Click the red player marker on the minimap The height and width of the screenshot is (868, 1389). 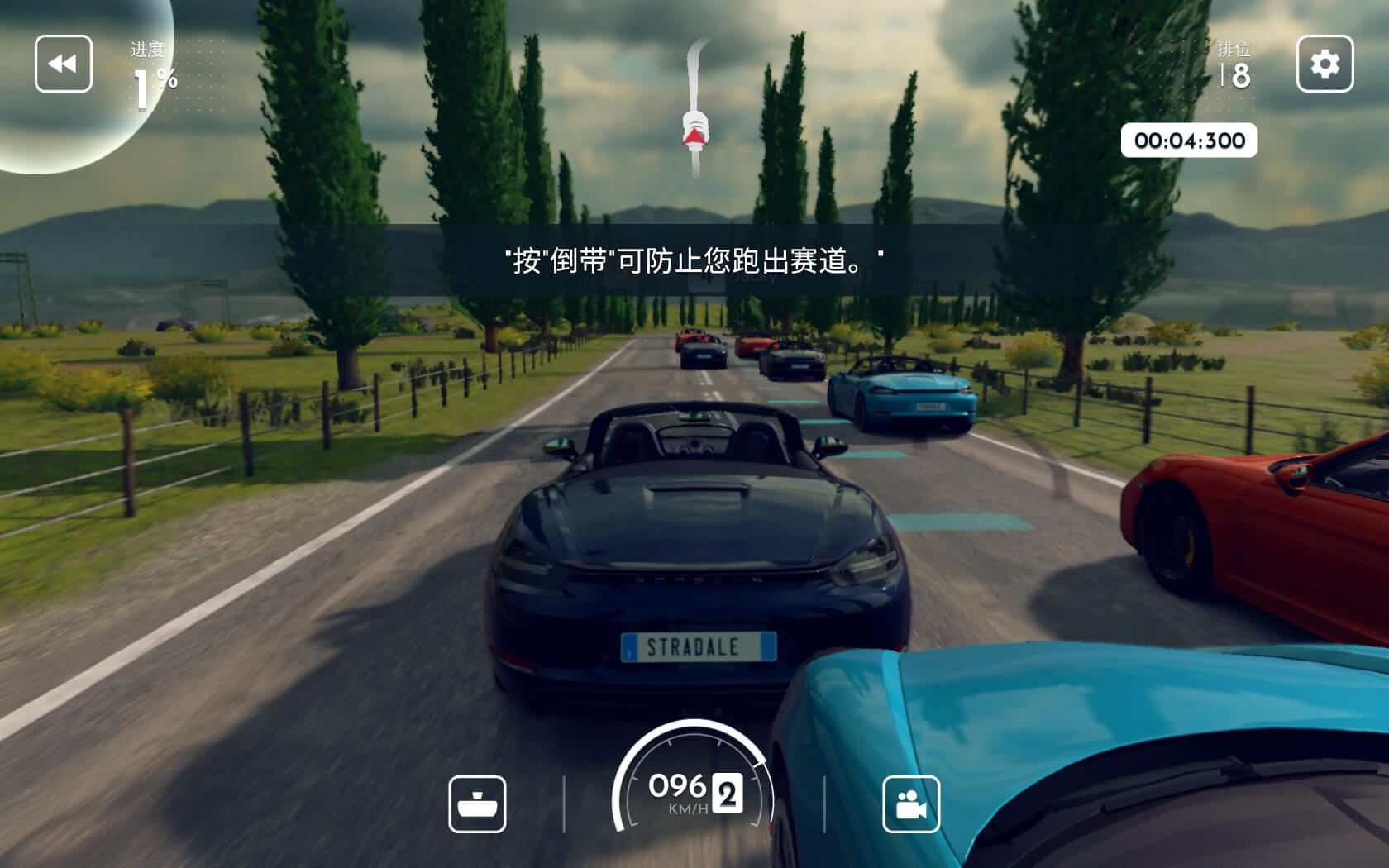pyautogui.click(x=694, y=134)
